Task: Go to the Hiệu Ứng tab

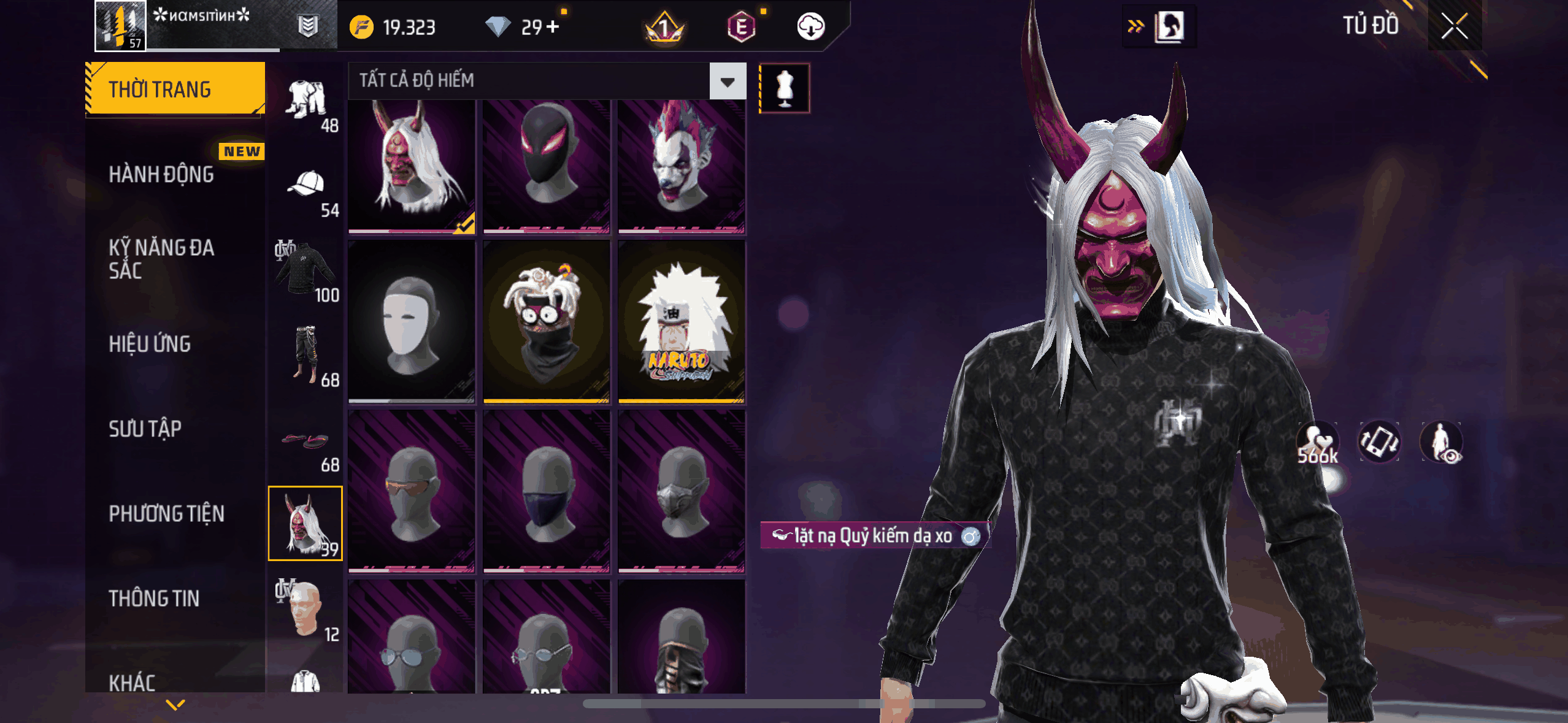Action: click(x=150, y=344)
